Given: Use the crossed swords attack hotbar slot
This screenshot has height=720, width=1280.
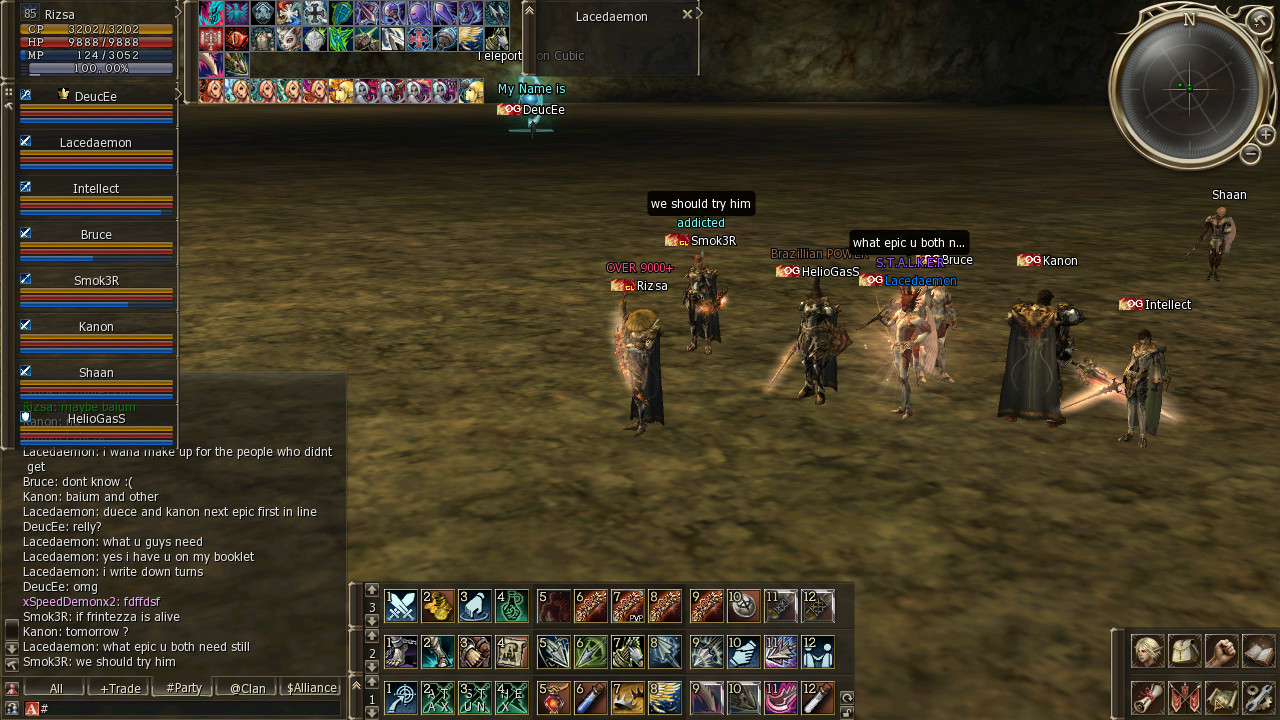Looking at the screenshot, I should click(401, 606).
